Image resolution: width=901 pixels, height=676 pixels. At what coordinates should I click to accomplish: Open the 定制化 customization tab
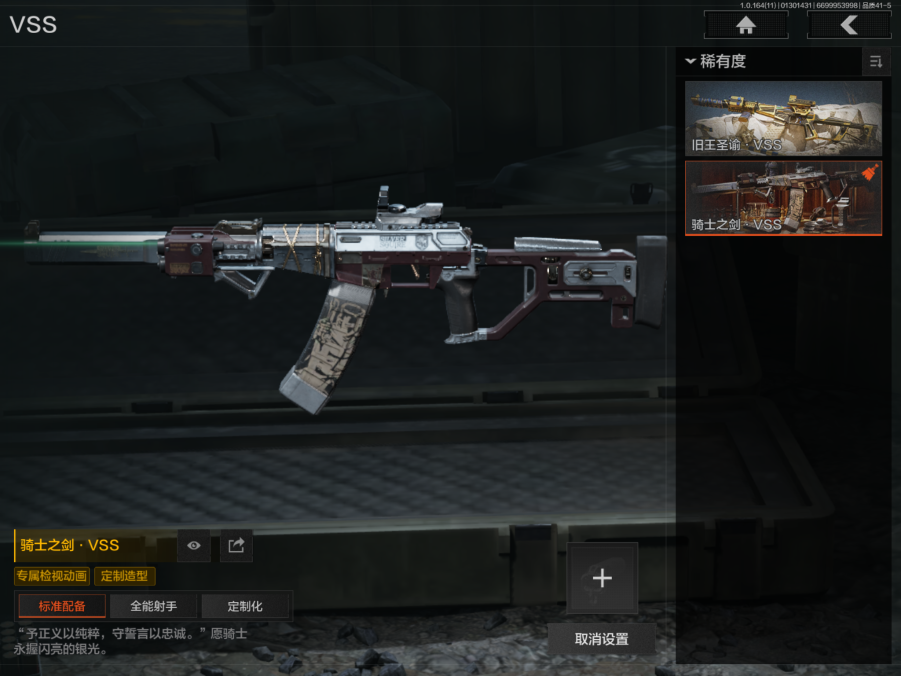pos(245,606)
